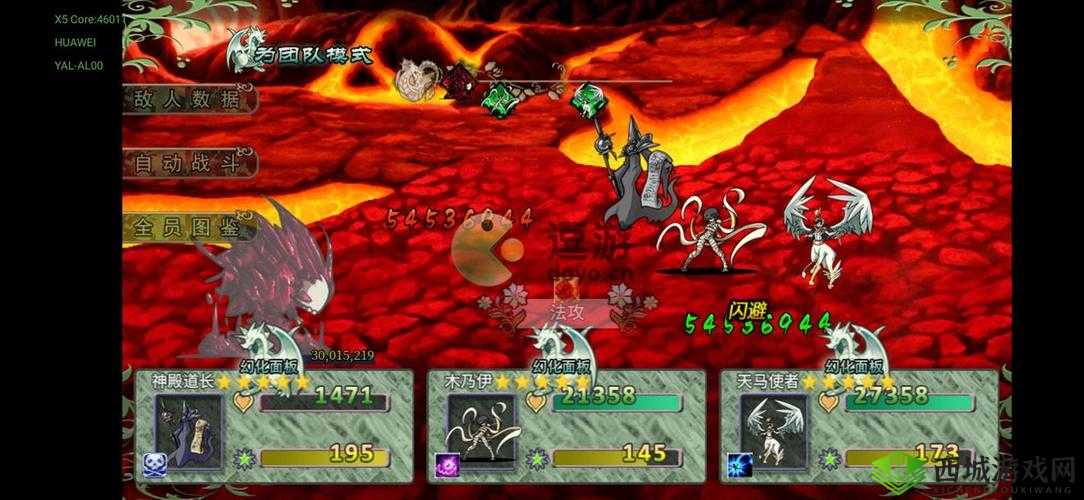Activate 木乃伊's purple orb skill icon
This screenshot has width=1084, height=500.
[447, 463]
